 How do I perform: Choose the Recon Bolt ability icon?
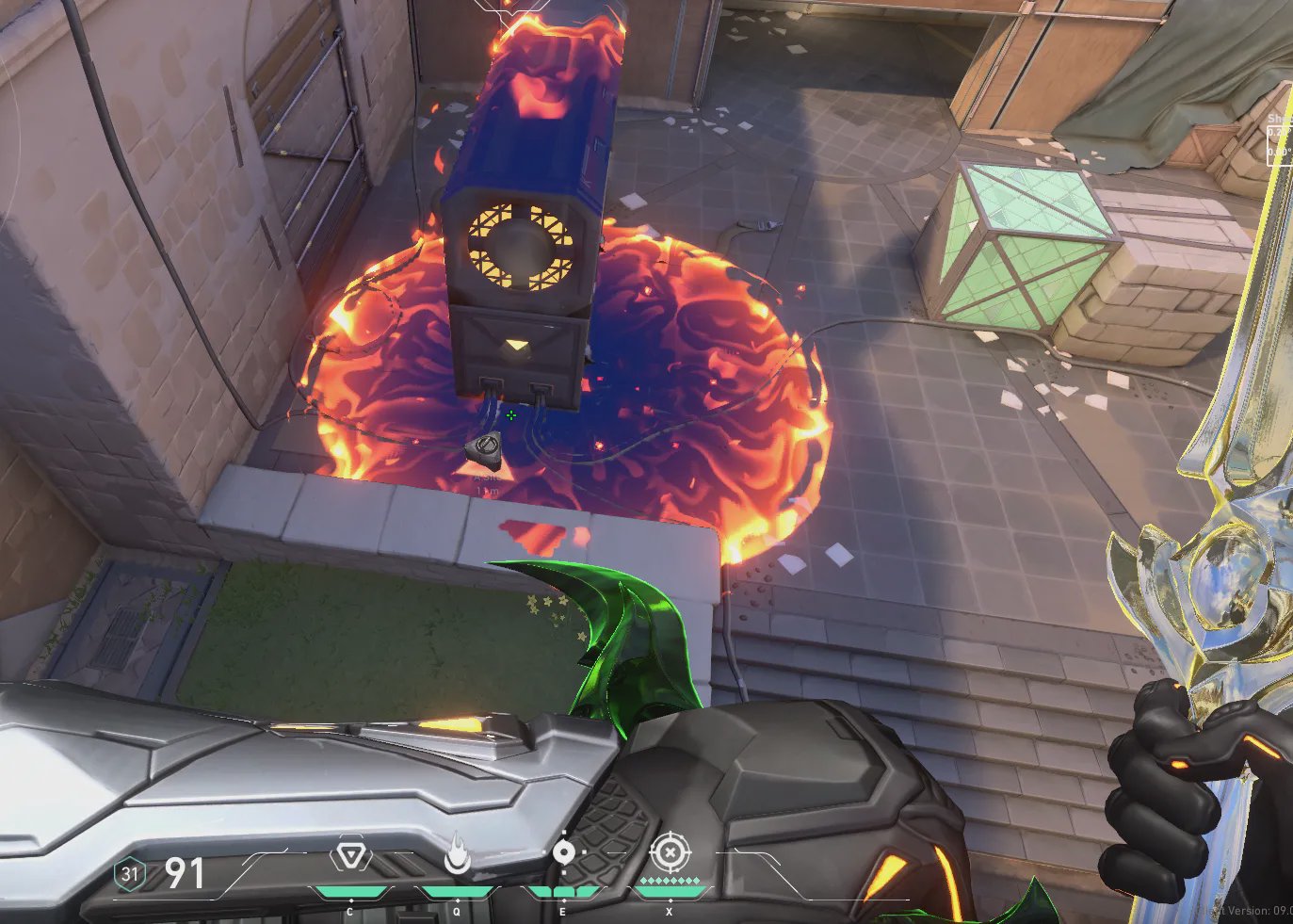click(x=563, y=852)
